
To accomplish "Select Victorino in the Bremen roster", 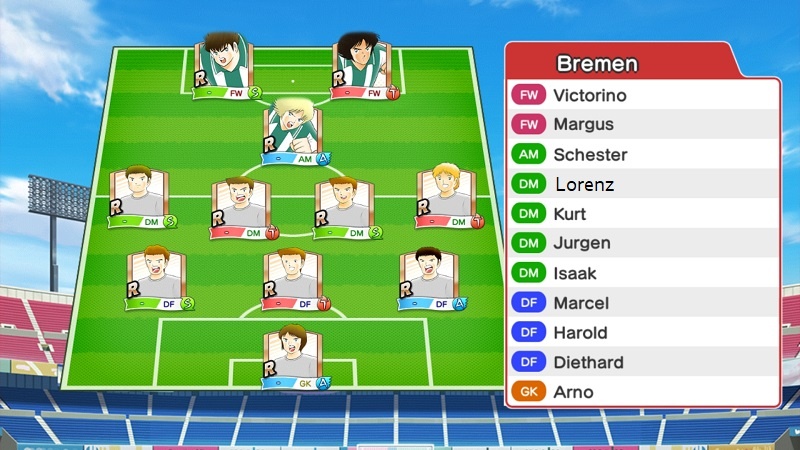I will click(x=640, y=96).
